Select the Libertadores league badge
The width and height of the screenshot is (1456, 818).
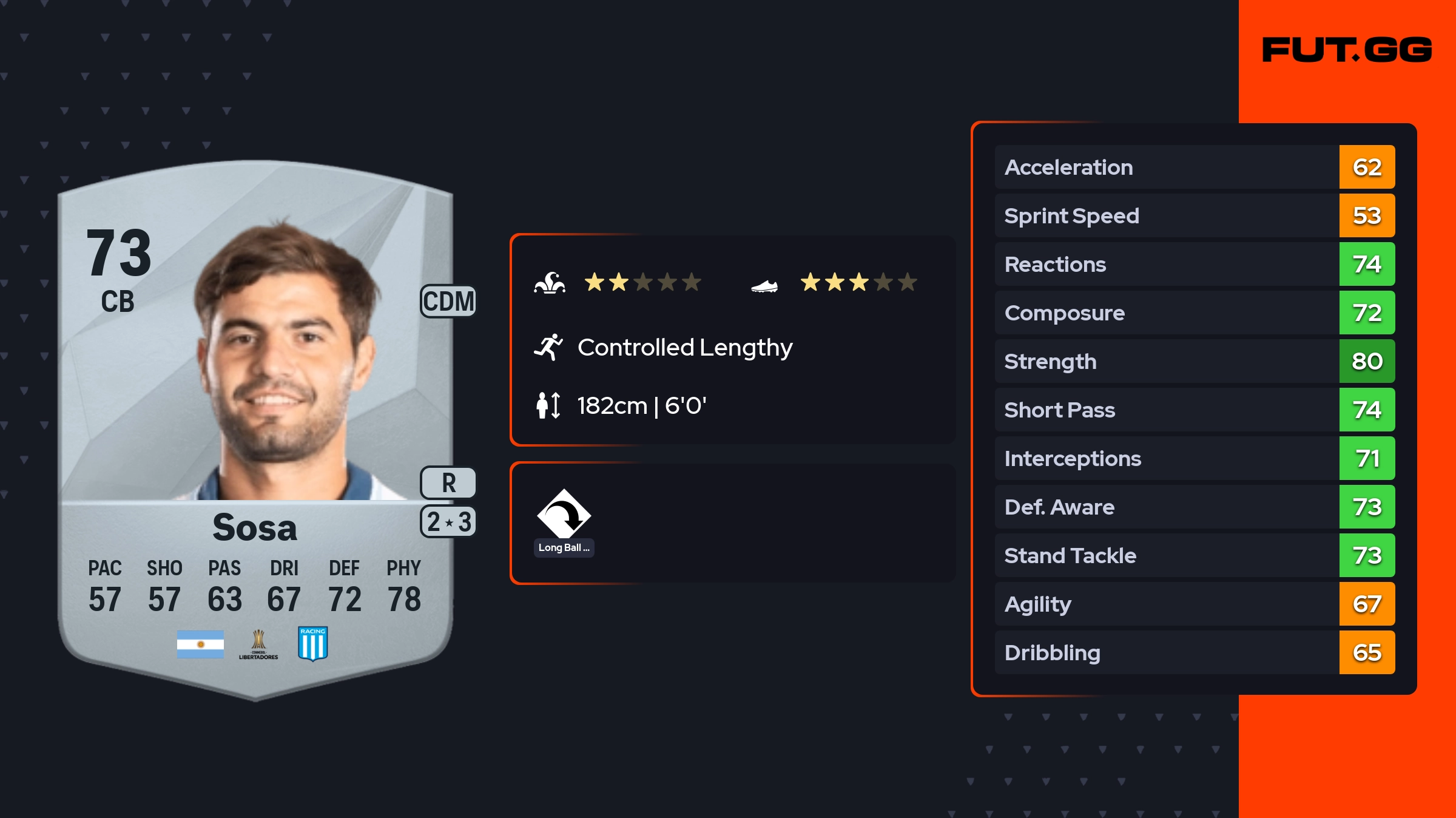258,644
